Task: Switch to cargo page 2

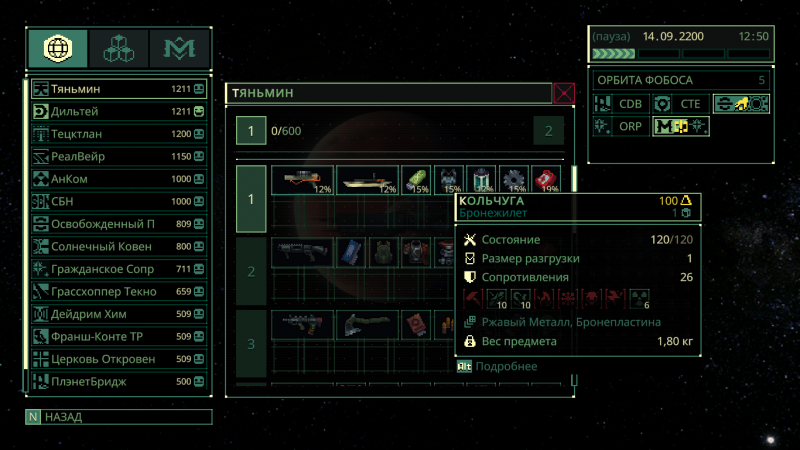Action: 548,131
